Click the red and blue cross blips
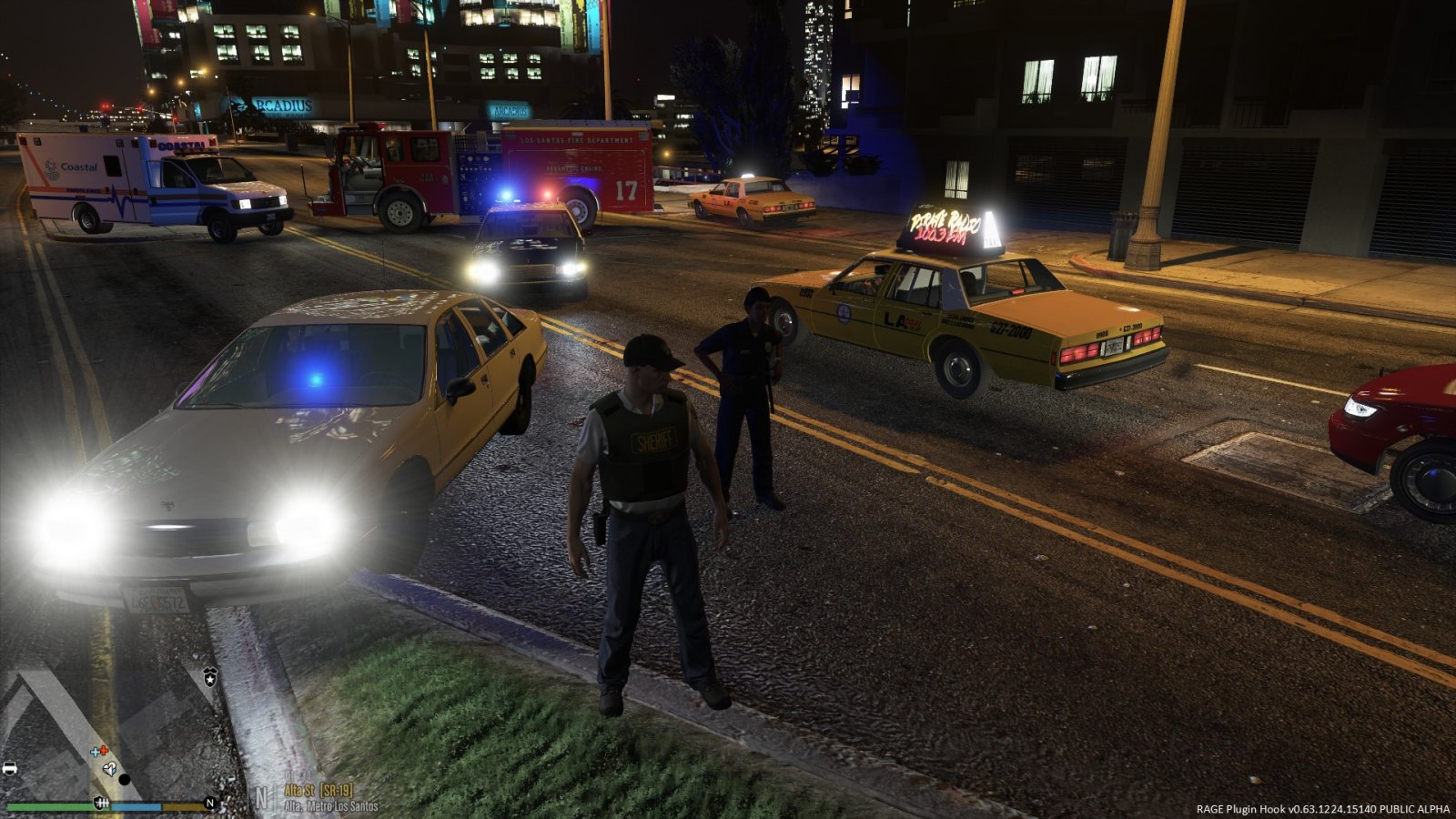The height and width of the screenshot is (819, 1456). [99, 752]
